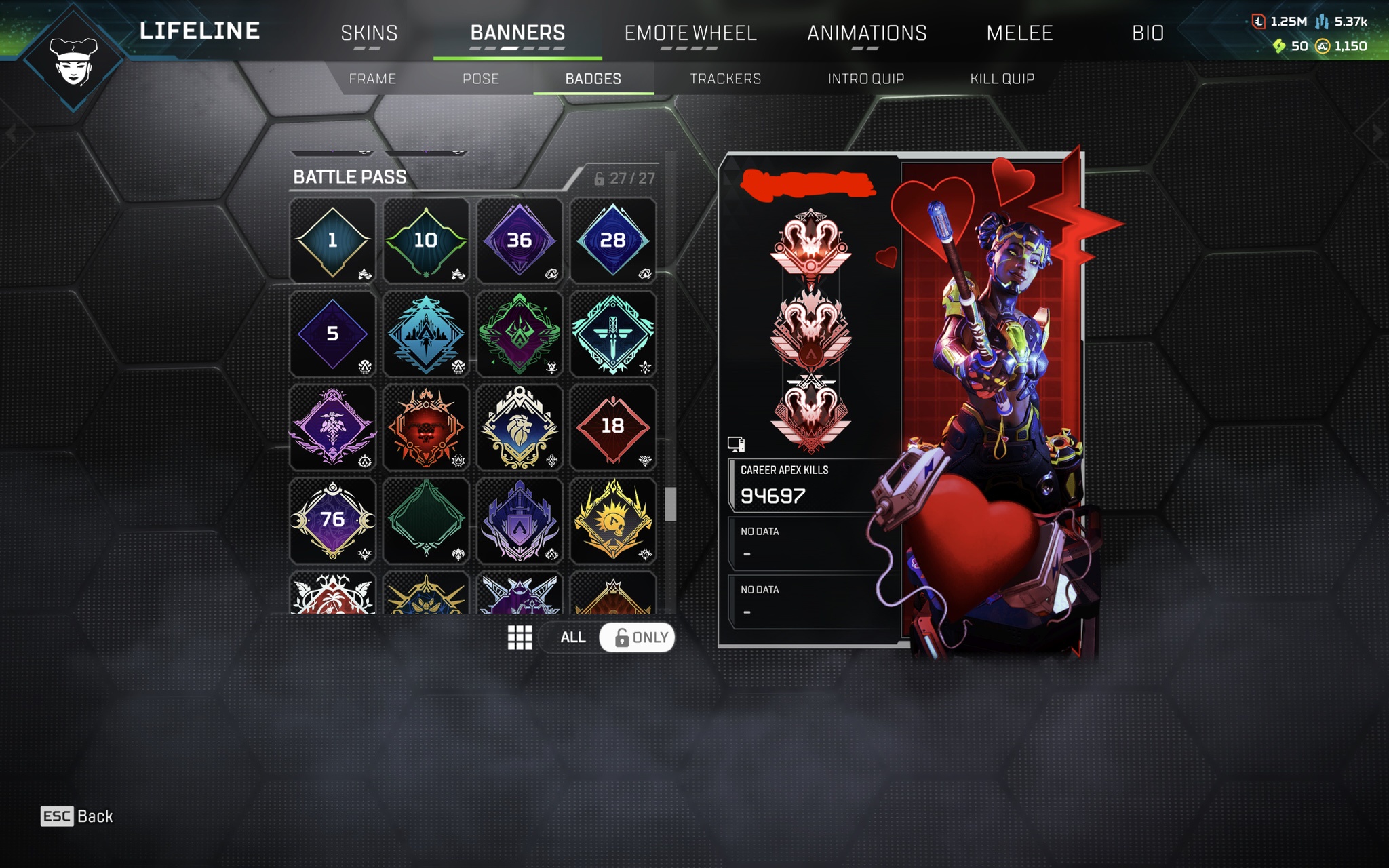Screen dimensions: 1389x868
Task: Toggle the unlocked ONLY filter
Action: [x=638, y=637]
